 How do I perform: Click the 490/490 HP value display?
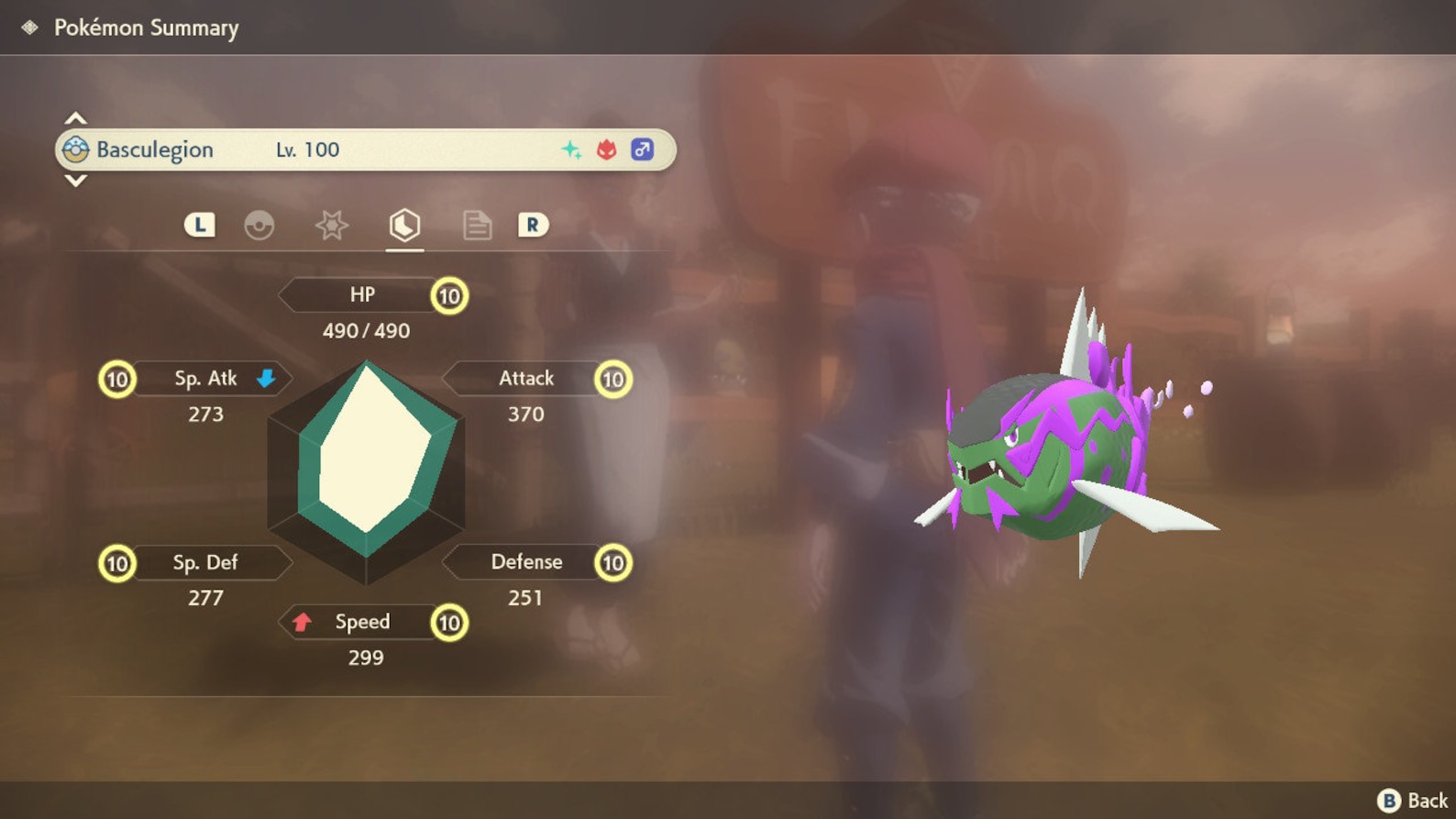(x=367, y=330)
